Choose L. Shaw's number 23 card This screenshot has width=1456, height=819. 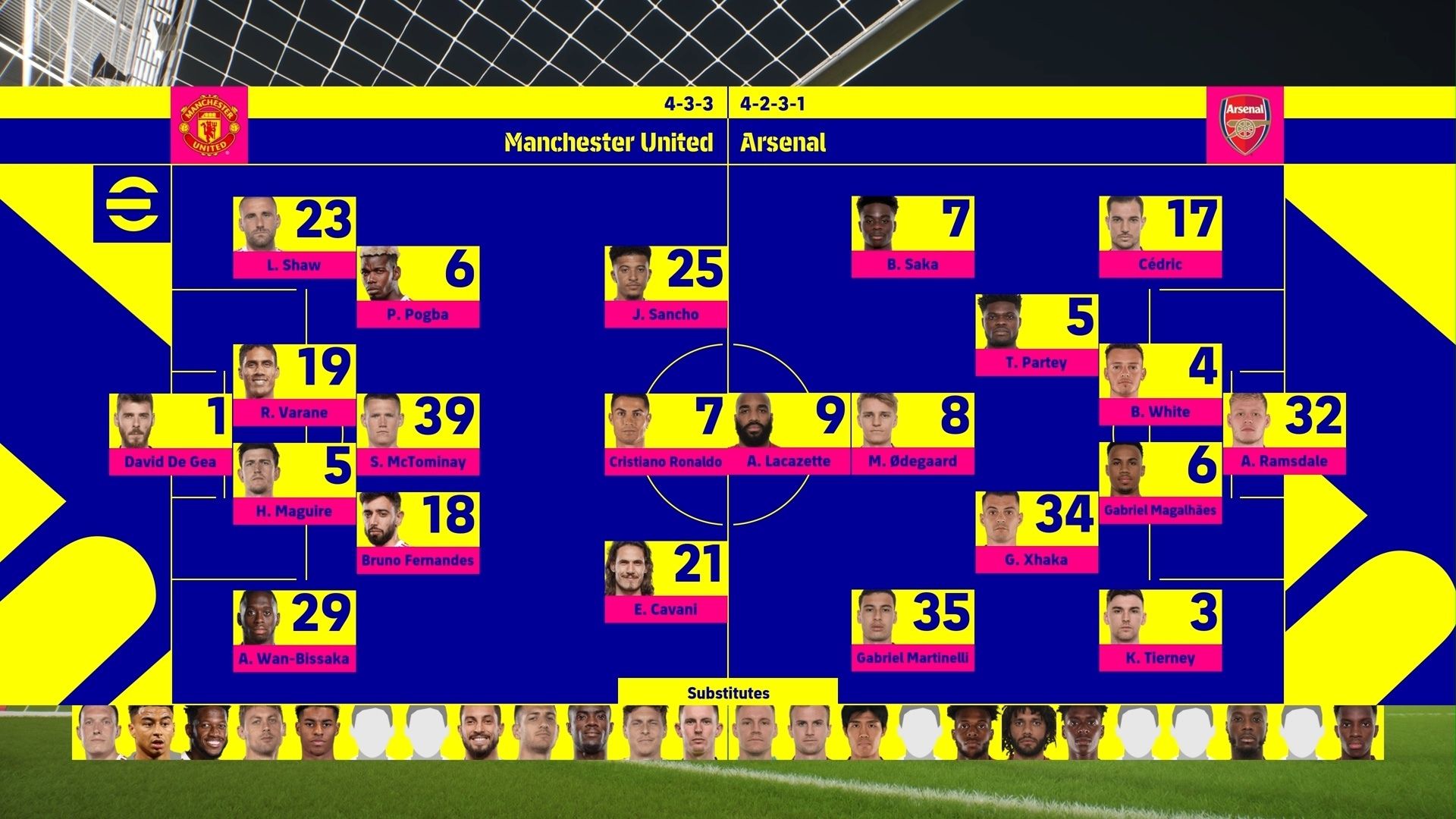coord(294,237)
